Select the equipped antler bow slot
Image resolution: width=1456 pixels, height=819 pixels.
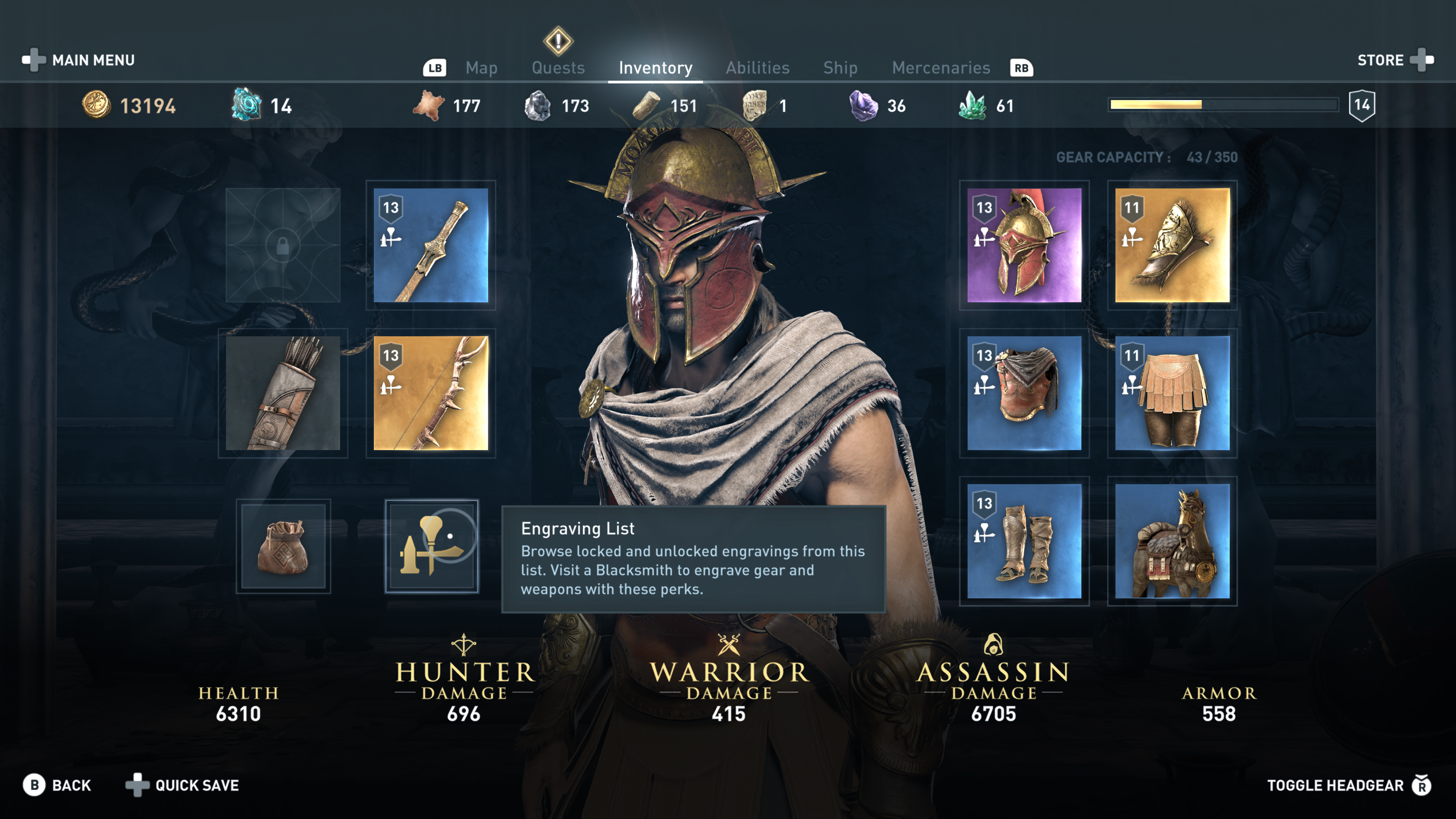tap(431, 394)
